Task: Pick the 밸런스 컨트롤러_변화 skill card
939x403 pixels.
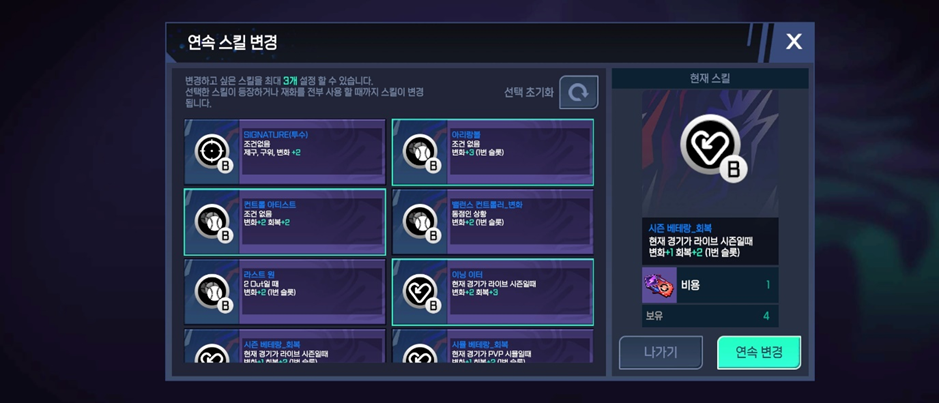Action: pyautogui.click(x=493, y=222)
